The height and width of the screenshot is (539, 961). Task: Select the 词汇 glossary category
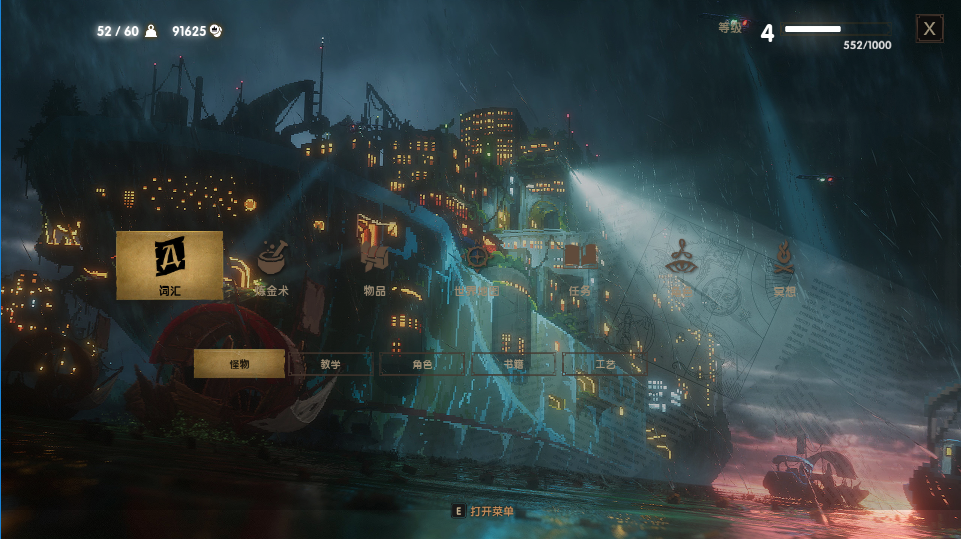pos(169,265)
